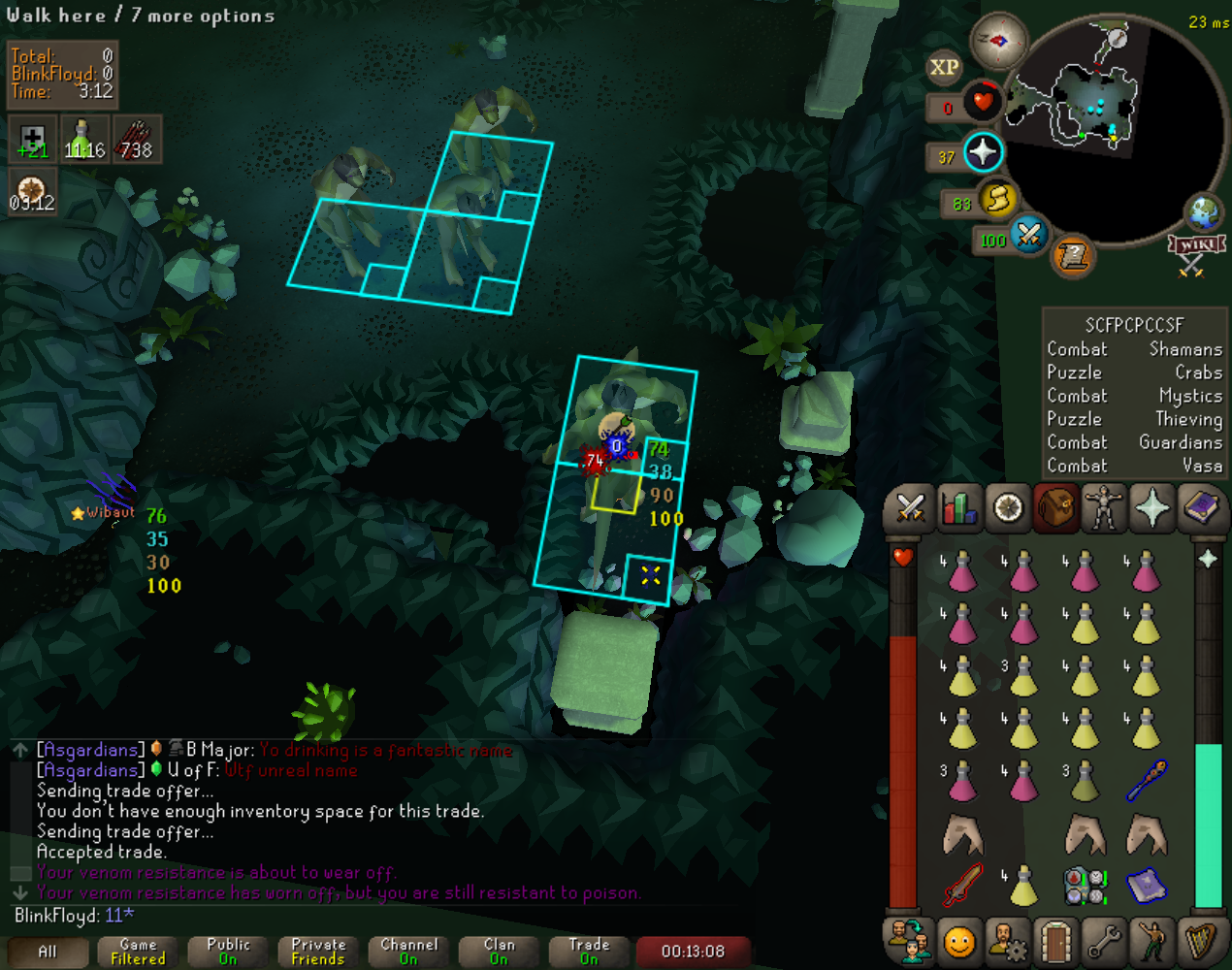Toggle run with the boot energy orb
The height and width of the screenshot is (970, 1232).
tap(997, 200)
